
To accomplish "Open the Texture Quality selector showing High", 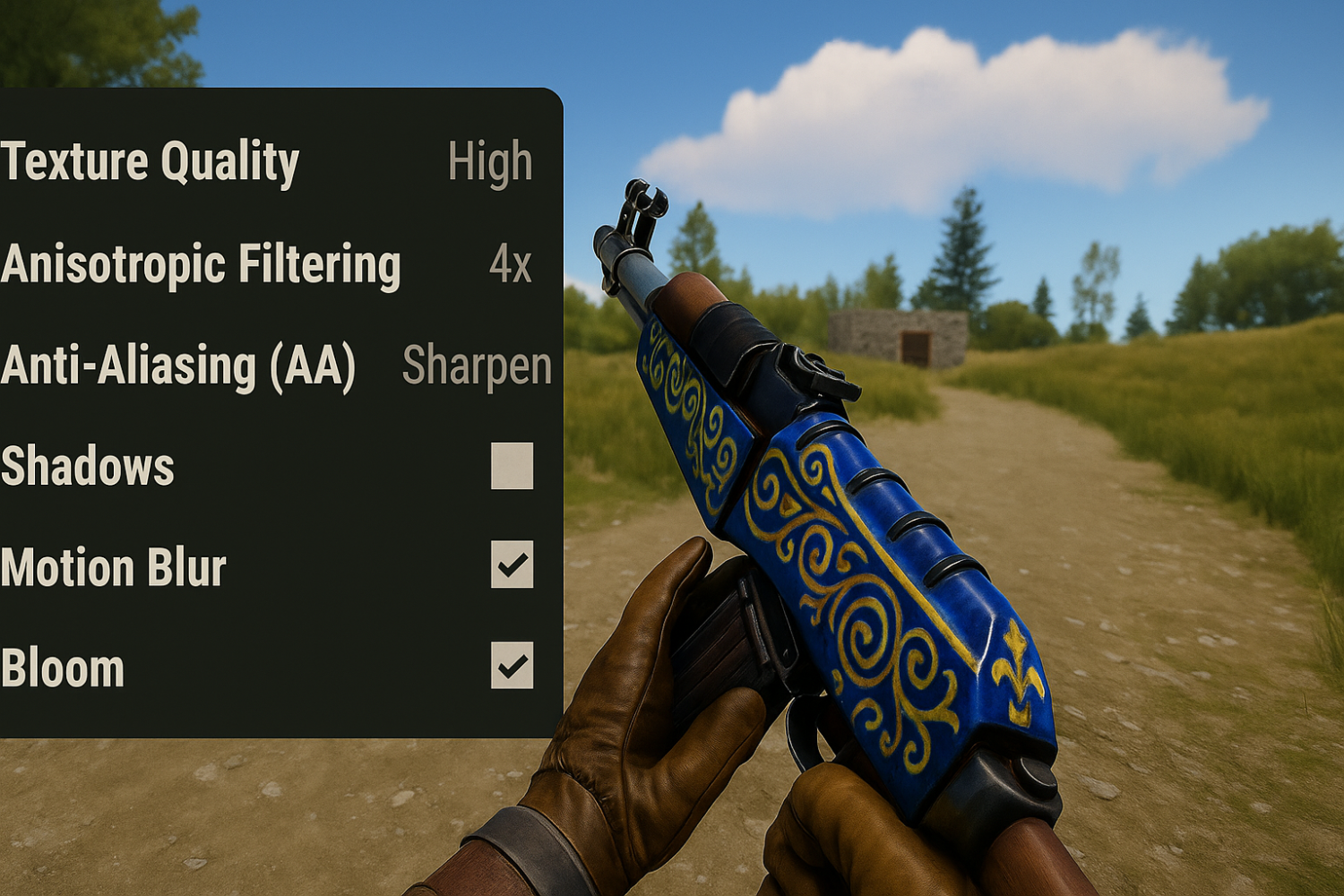I will (490, 163).
